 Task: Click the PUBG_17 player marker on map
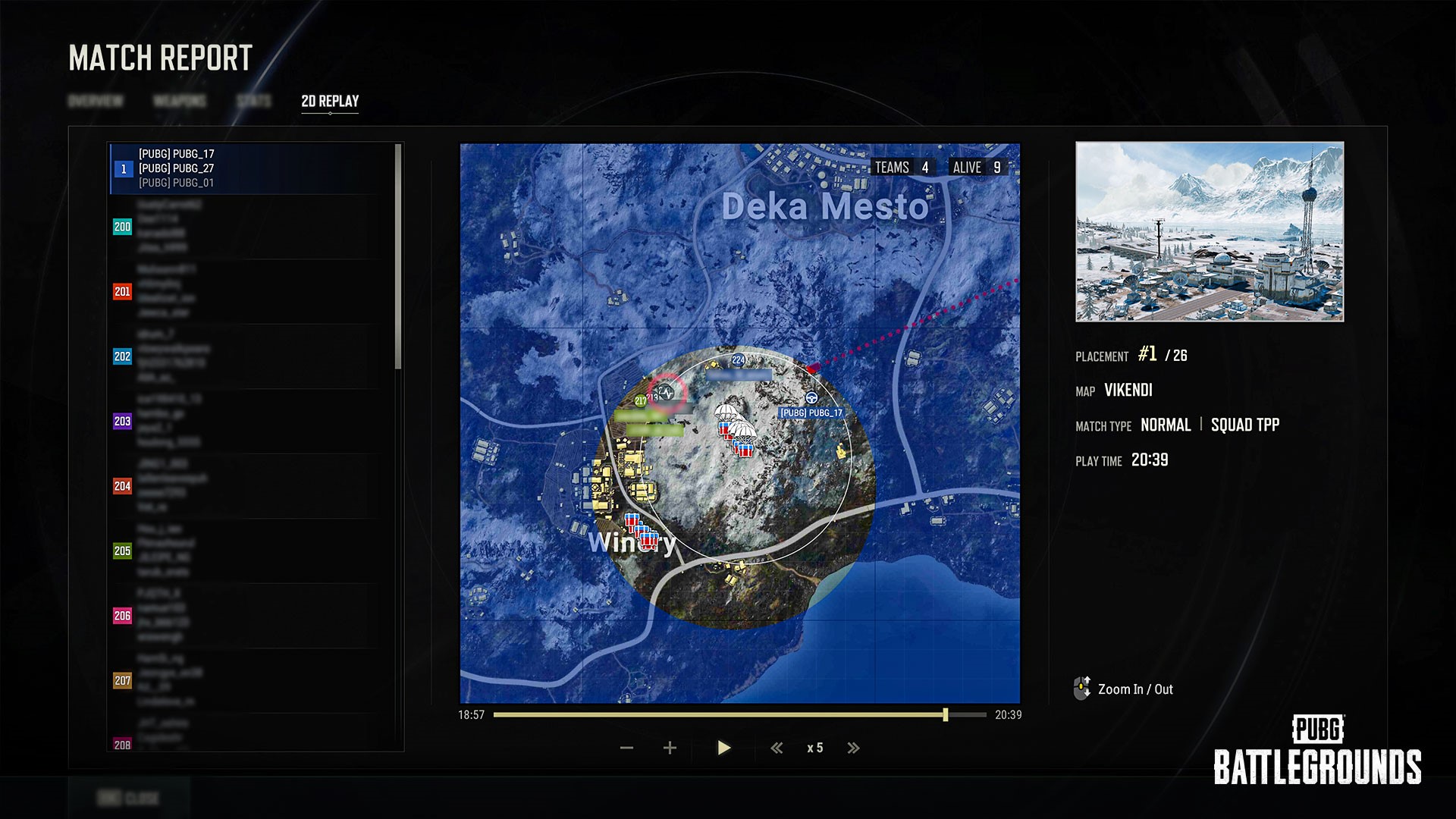pyautogui.click(x=811, y=399)
